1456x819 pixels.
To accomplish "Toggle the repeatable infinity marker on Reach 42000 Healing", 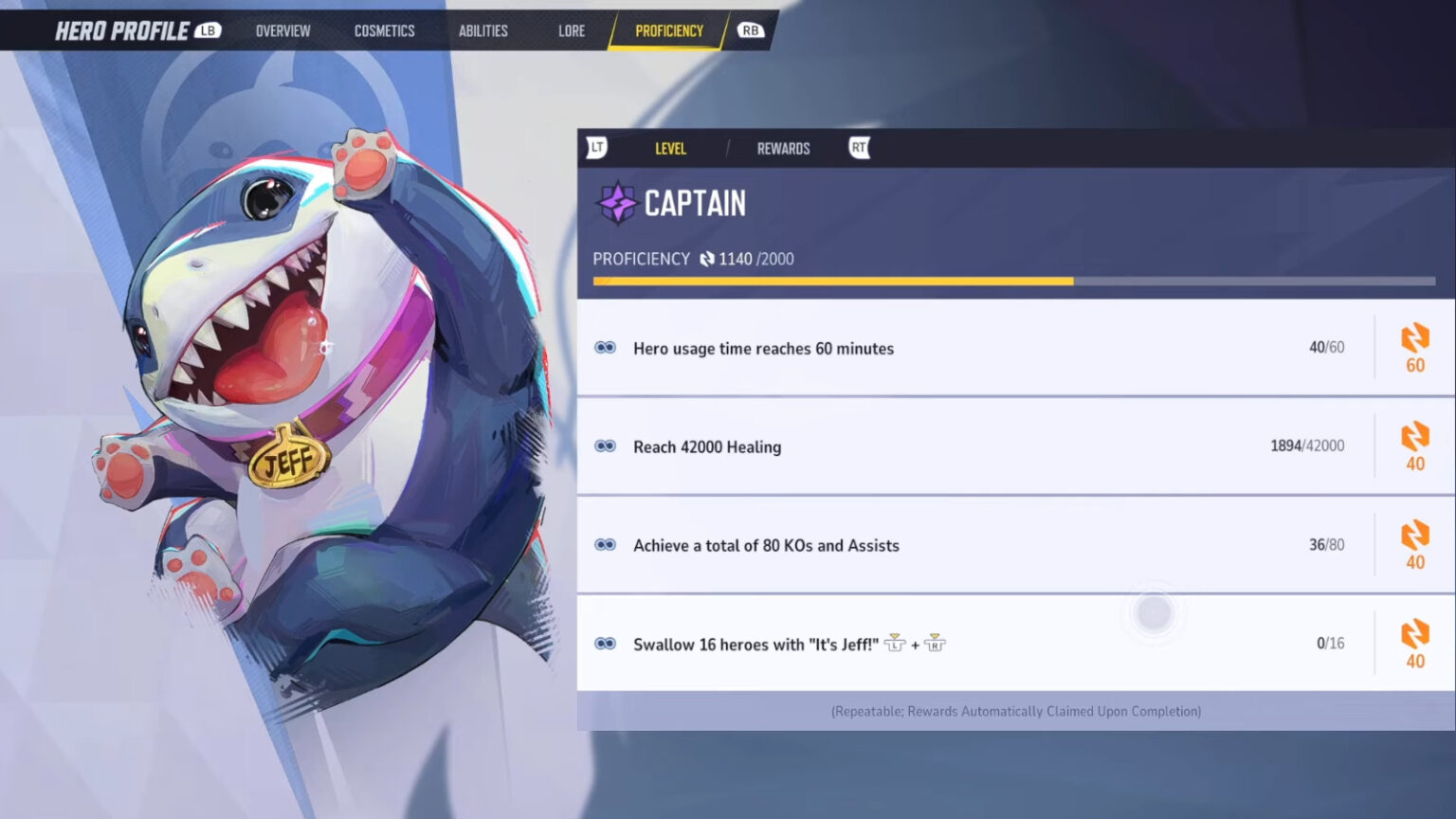I will [x=606, y=446].
